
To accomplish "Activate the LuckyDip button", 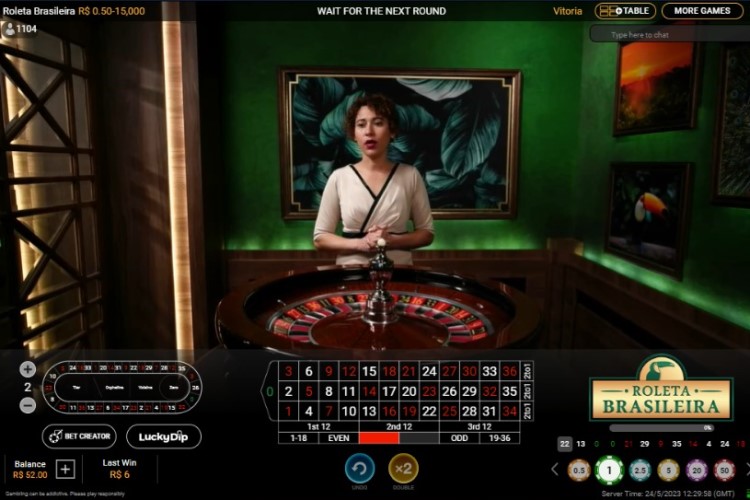I will (164, 436).
